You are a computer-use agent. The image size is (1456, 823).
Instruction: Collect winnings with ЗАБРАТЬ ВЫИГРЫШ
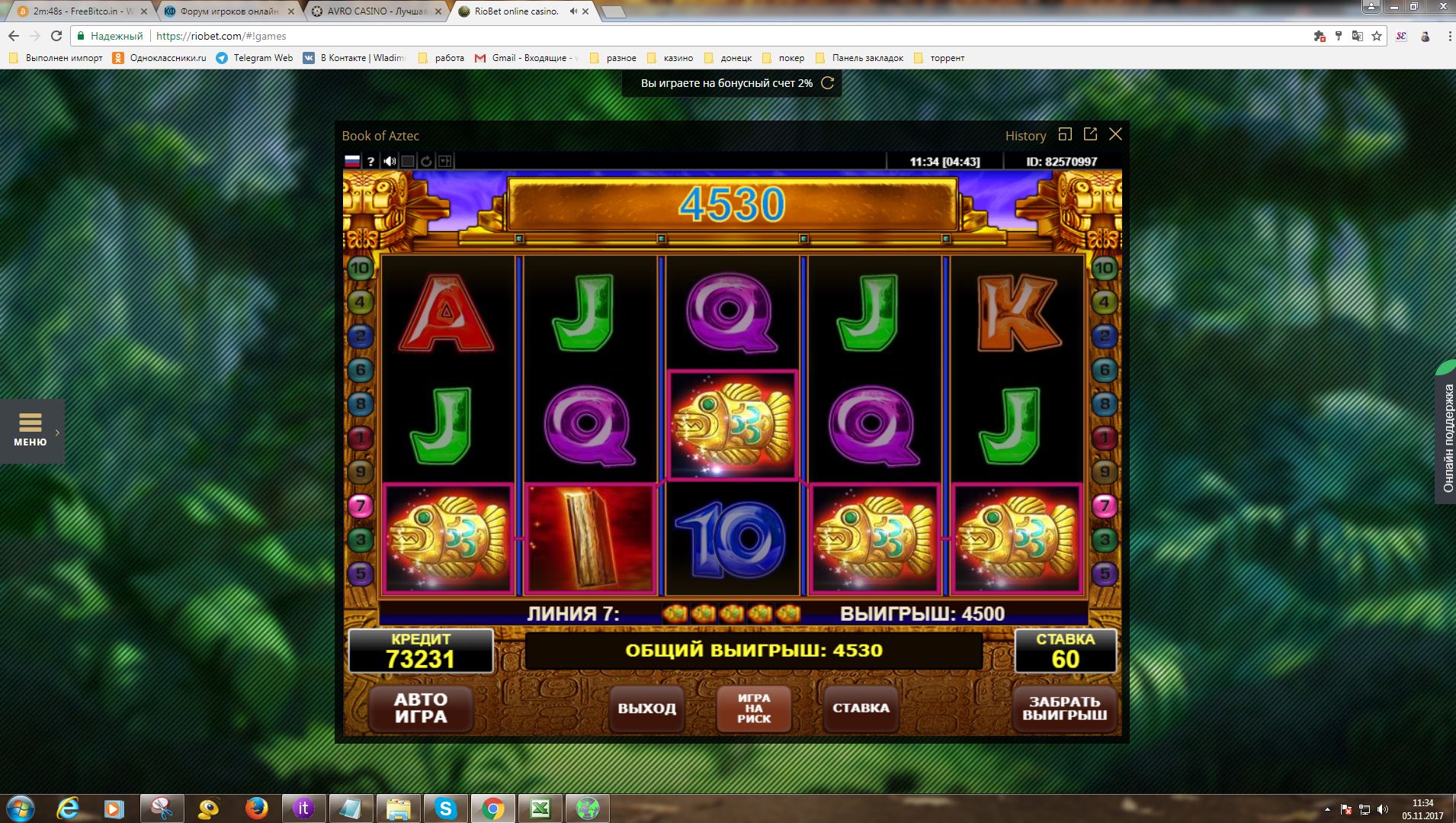(1064, 708)
